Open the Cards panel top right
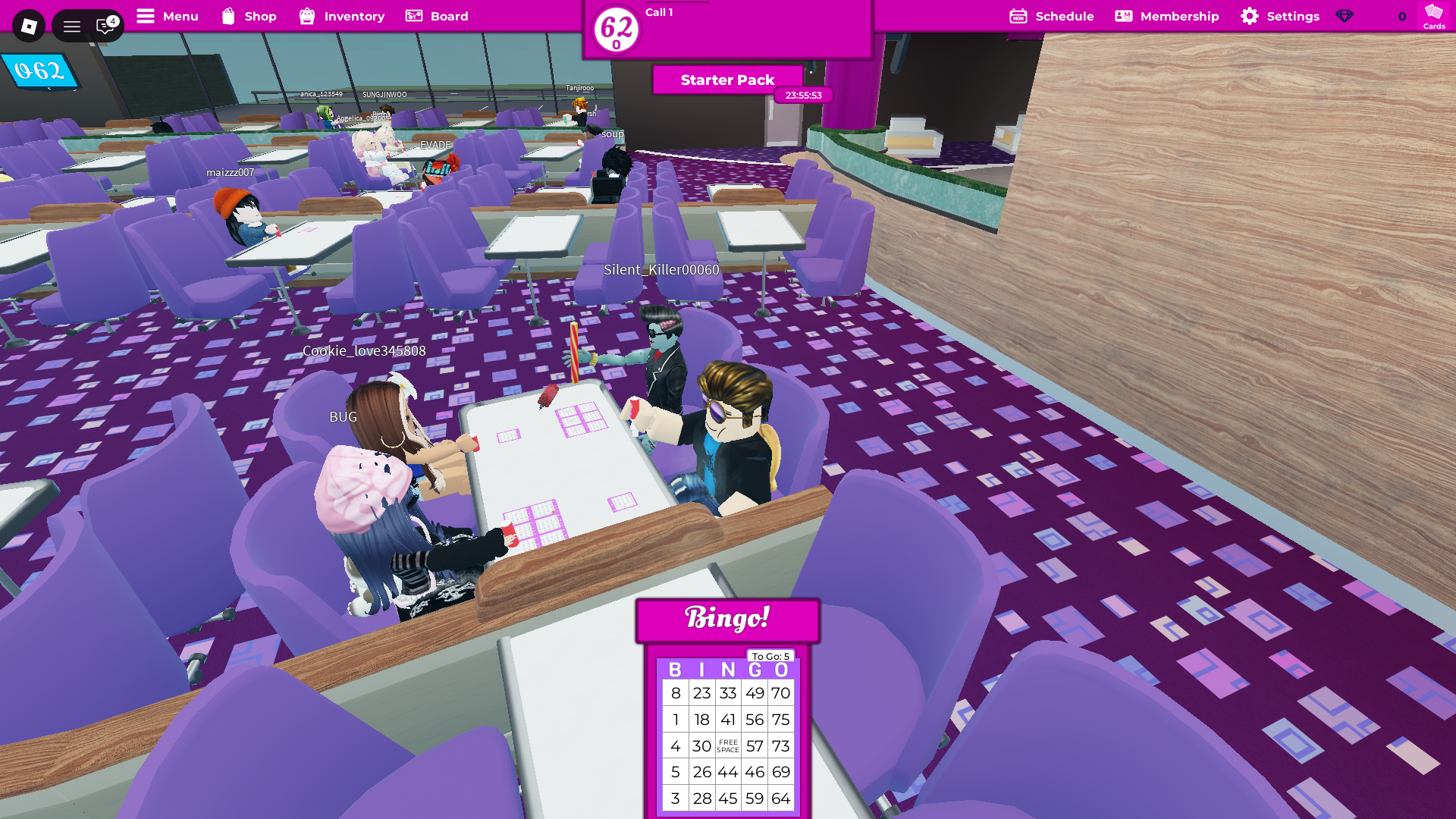 (x=1432, y=18)
